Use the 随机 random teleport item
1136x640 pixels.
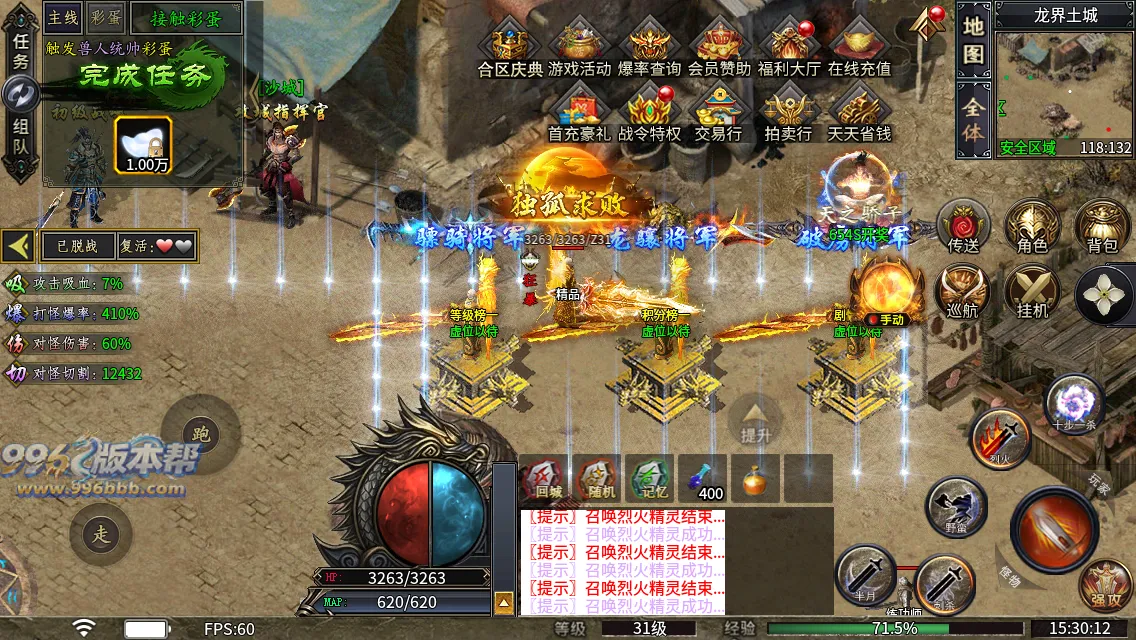[599, 478]
